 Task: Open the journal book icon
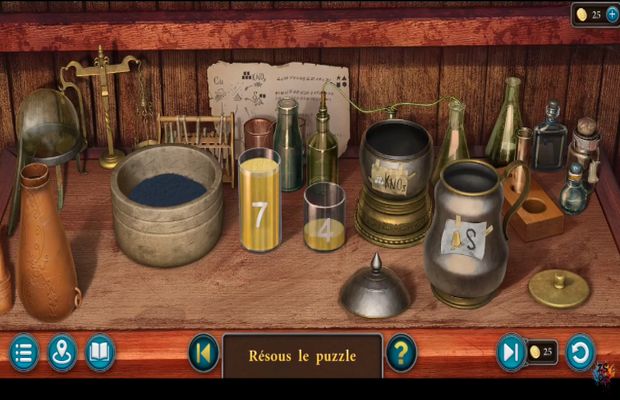point(100,353)
